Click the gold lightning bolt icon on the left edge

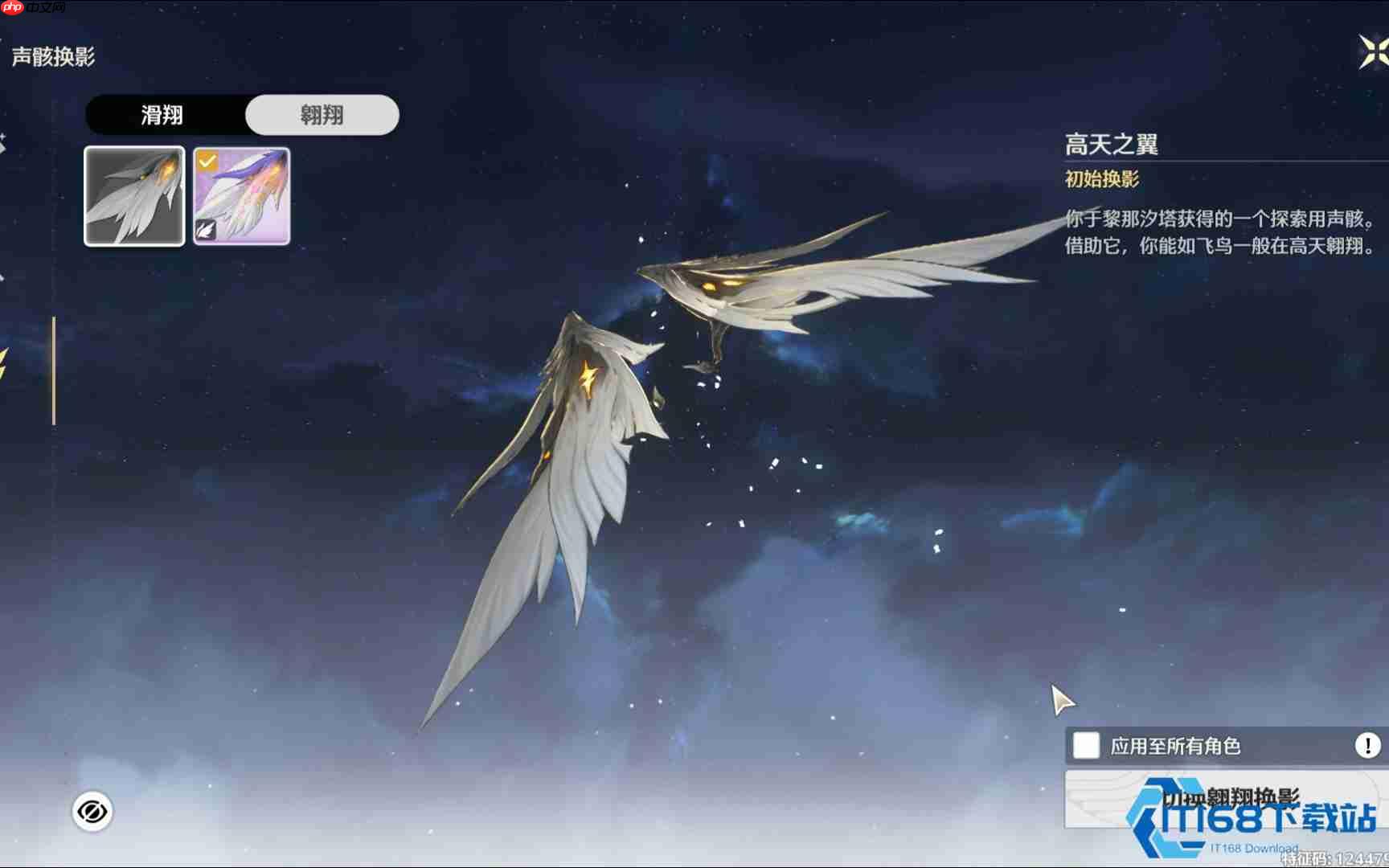[3, 362]
